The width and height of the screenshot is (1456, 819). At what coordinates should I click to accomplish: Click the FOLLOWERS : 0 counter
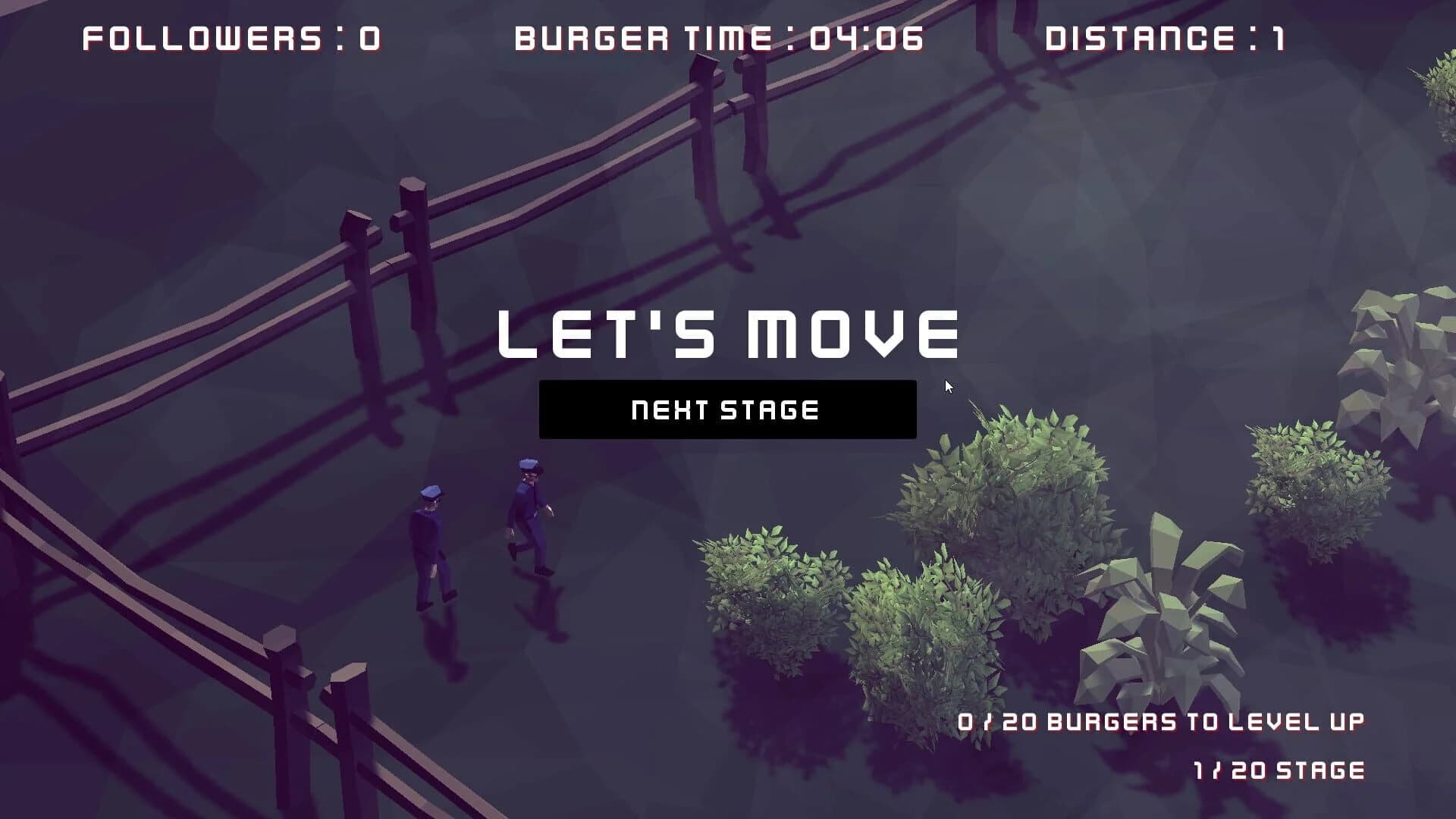coord(227,36)
